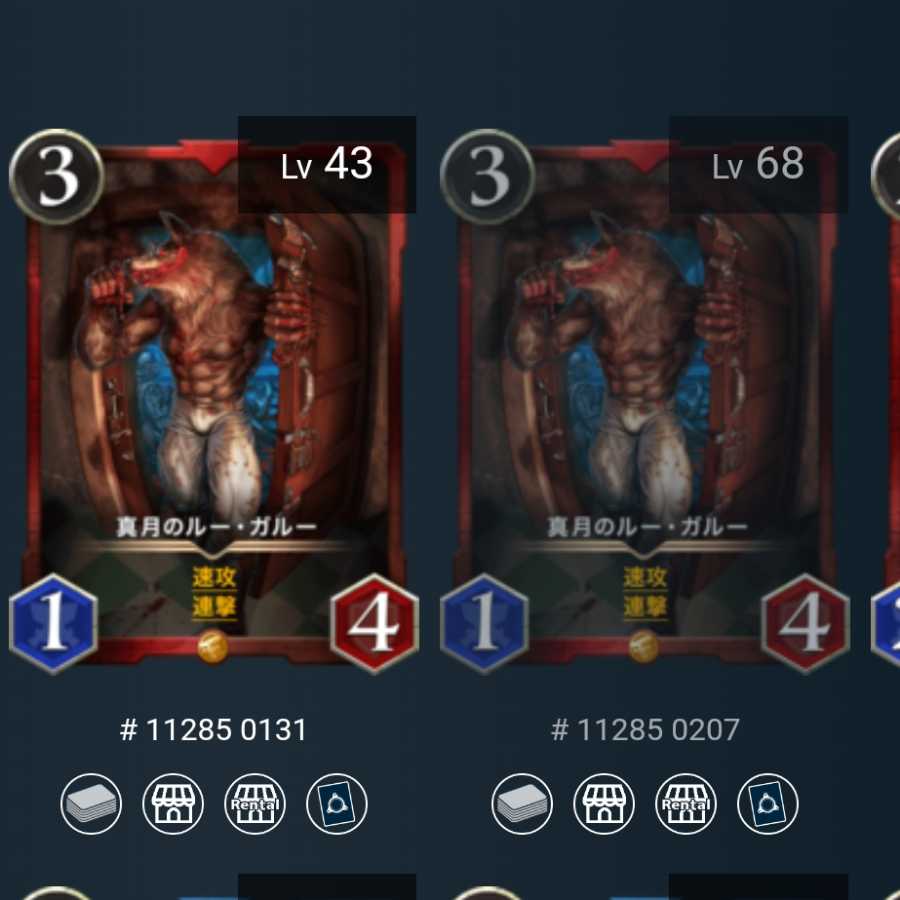Click the card stack icon under #11285 0131
Screen dimensions: 900x900
tap(91, 804)
